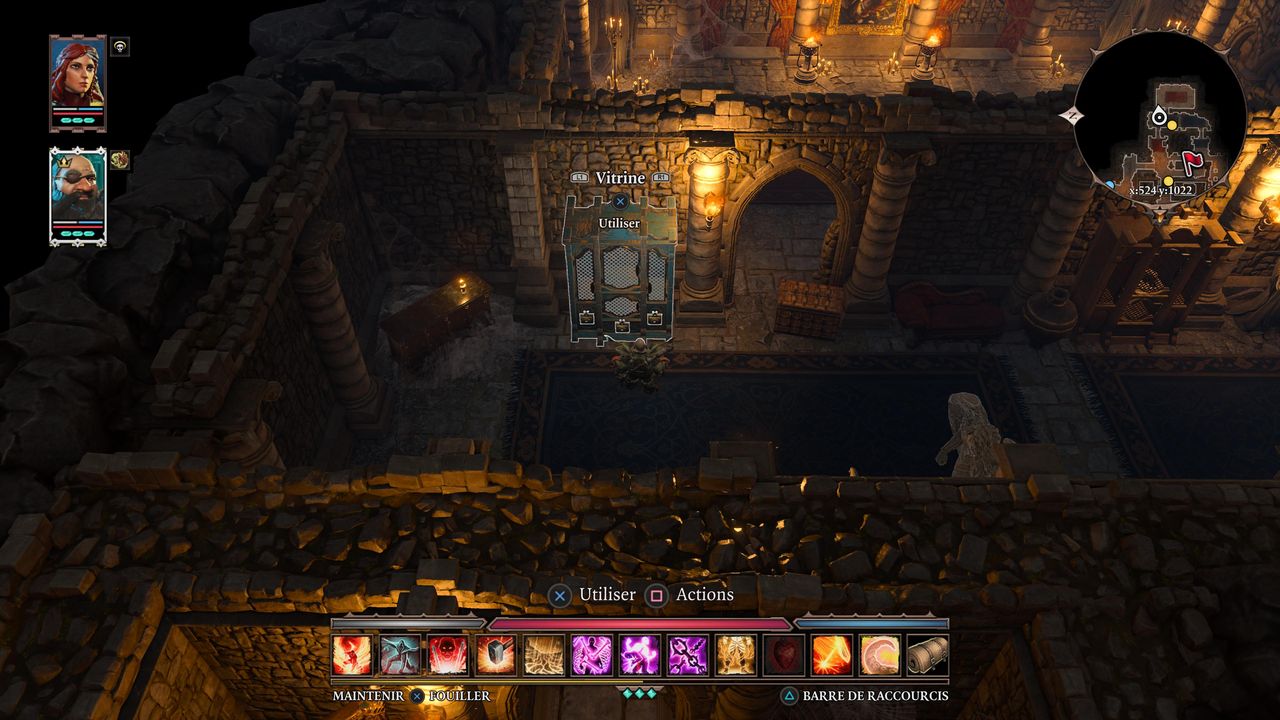Activate the red screaming face skill
This screenshot has width=1280, height=720.
click(x=448, y=655)
